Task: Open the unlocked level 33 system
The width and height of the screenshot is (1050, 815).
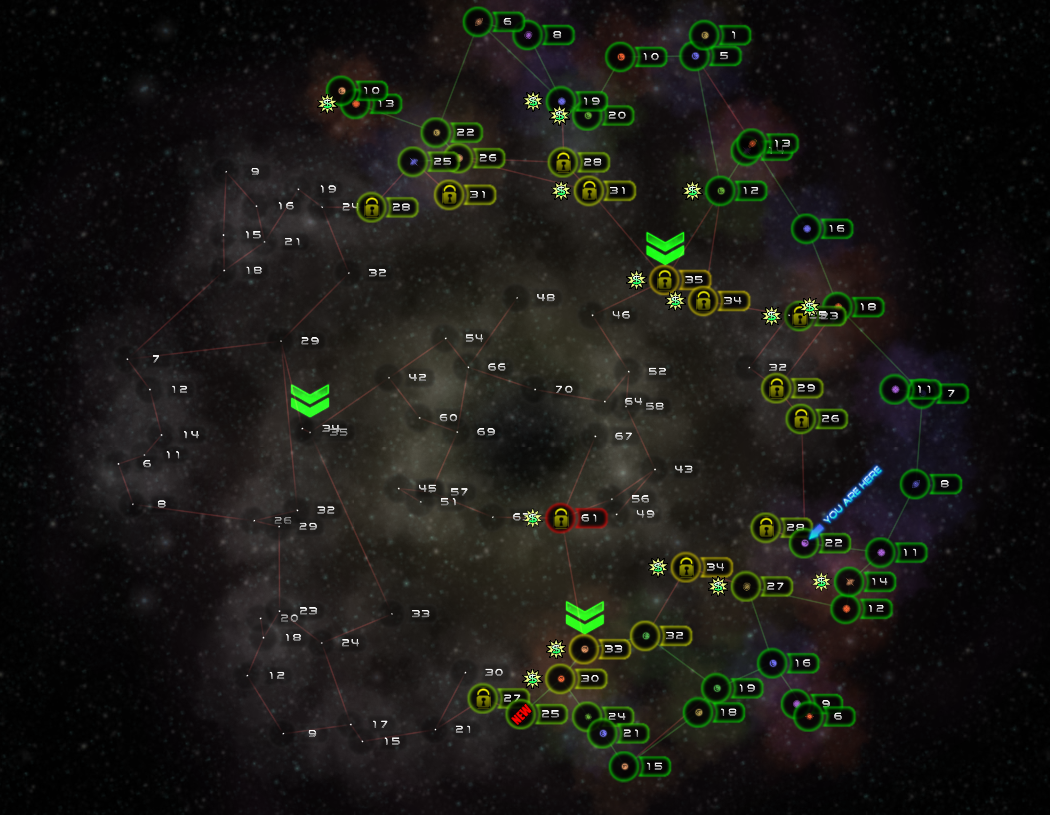Action: pyautogui.click(x=584, y=649)
